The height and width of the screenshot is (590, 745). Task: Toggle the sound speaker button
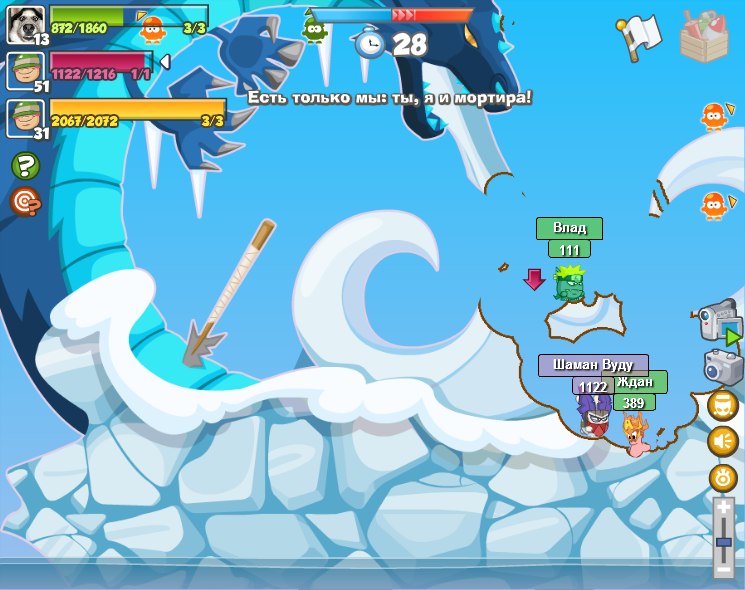tap(723, 441)
